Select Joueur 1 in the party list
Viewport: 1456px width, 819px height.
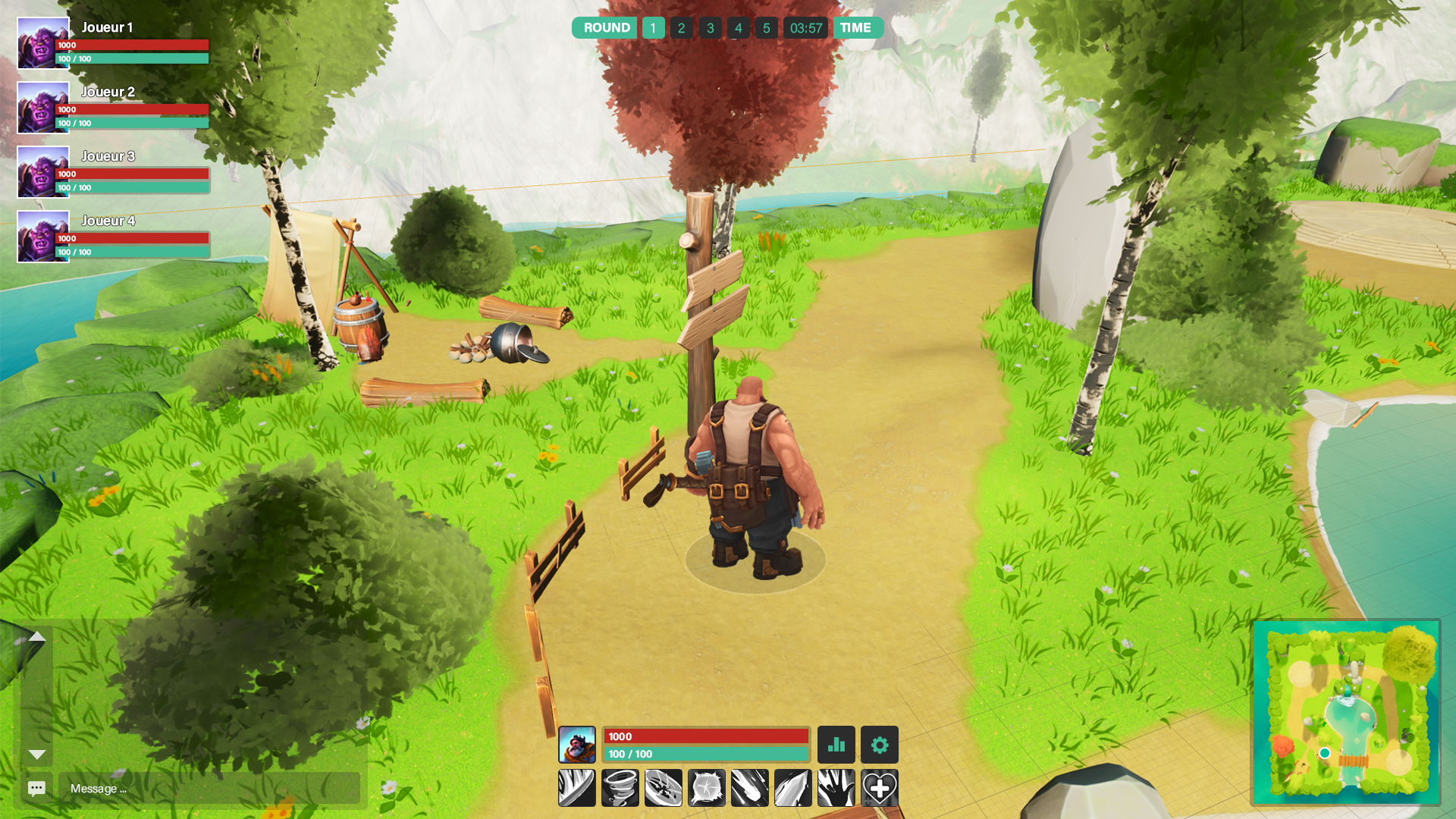coord(114,43)
